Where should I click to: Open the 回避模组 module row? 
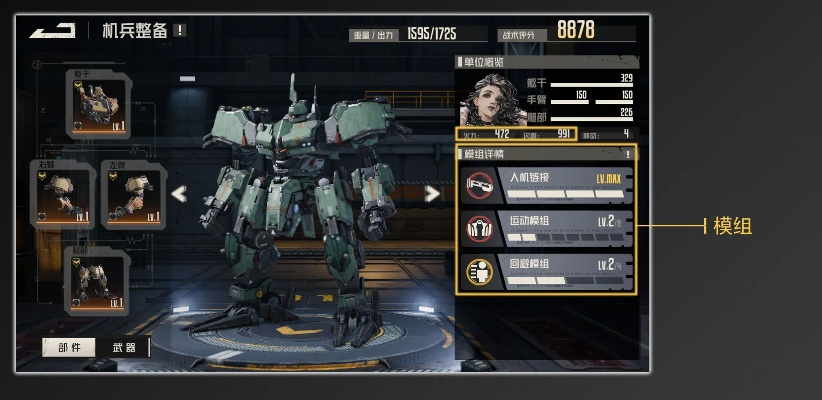point(546,271)
